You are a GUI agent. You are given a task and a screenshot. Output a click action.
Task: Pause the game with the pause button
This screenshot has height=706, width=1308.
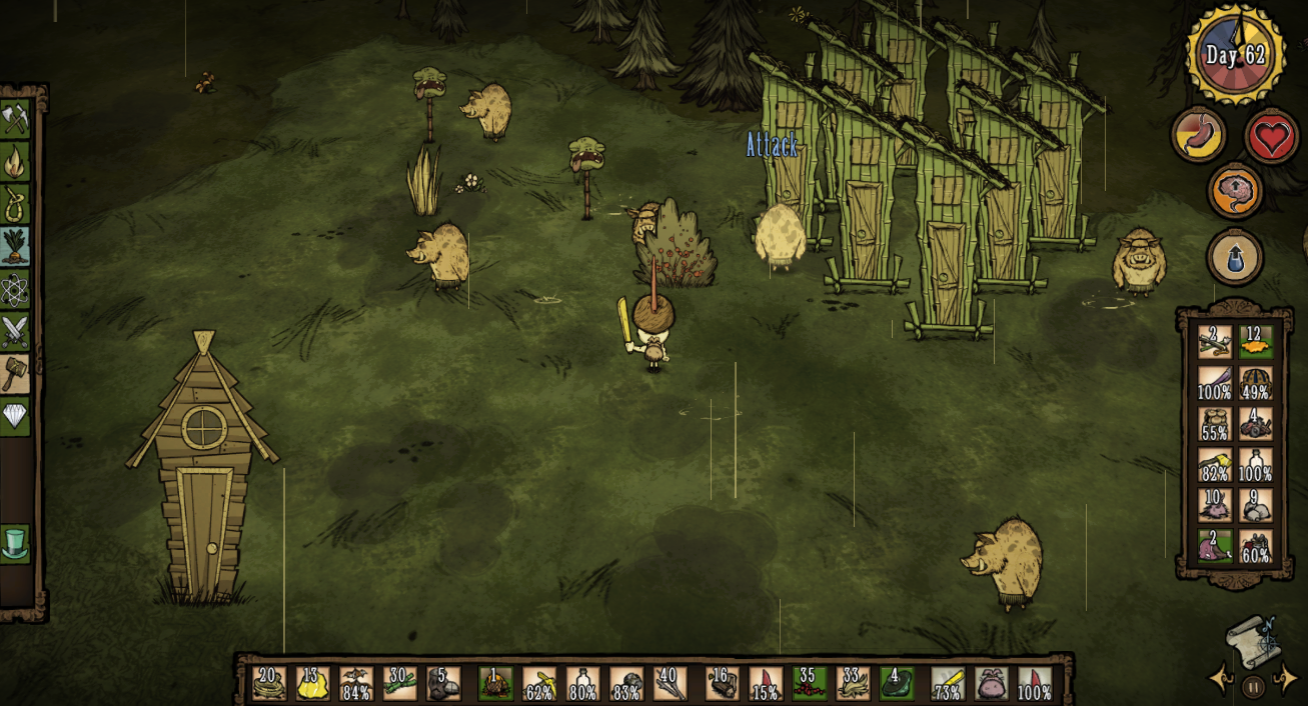(1253, 687)
